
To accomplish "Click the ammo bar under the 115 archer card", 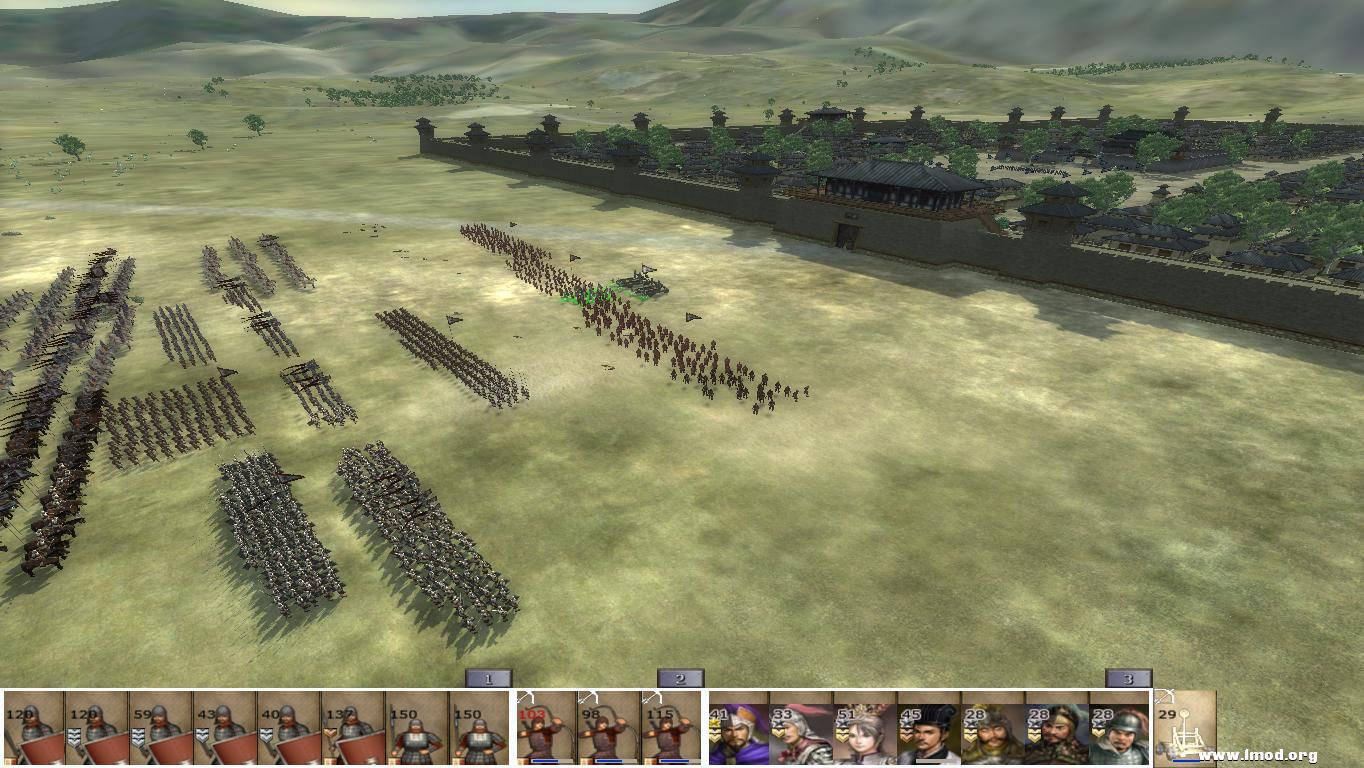I will (672, 761).
